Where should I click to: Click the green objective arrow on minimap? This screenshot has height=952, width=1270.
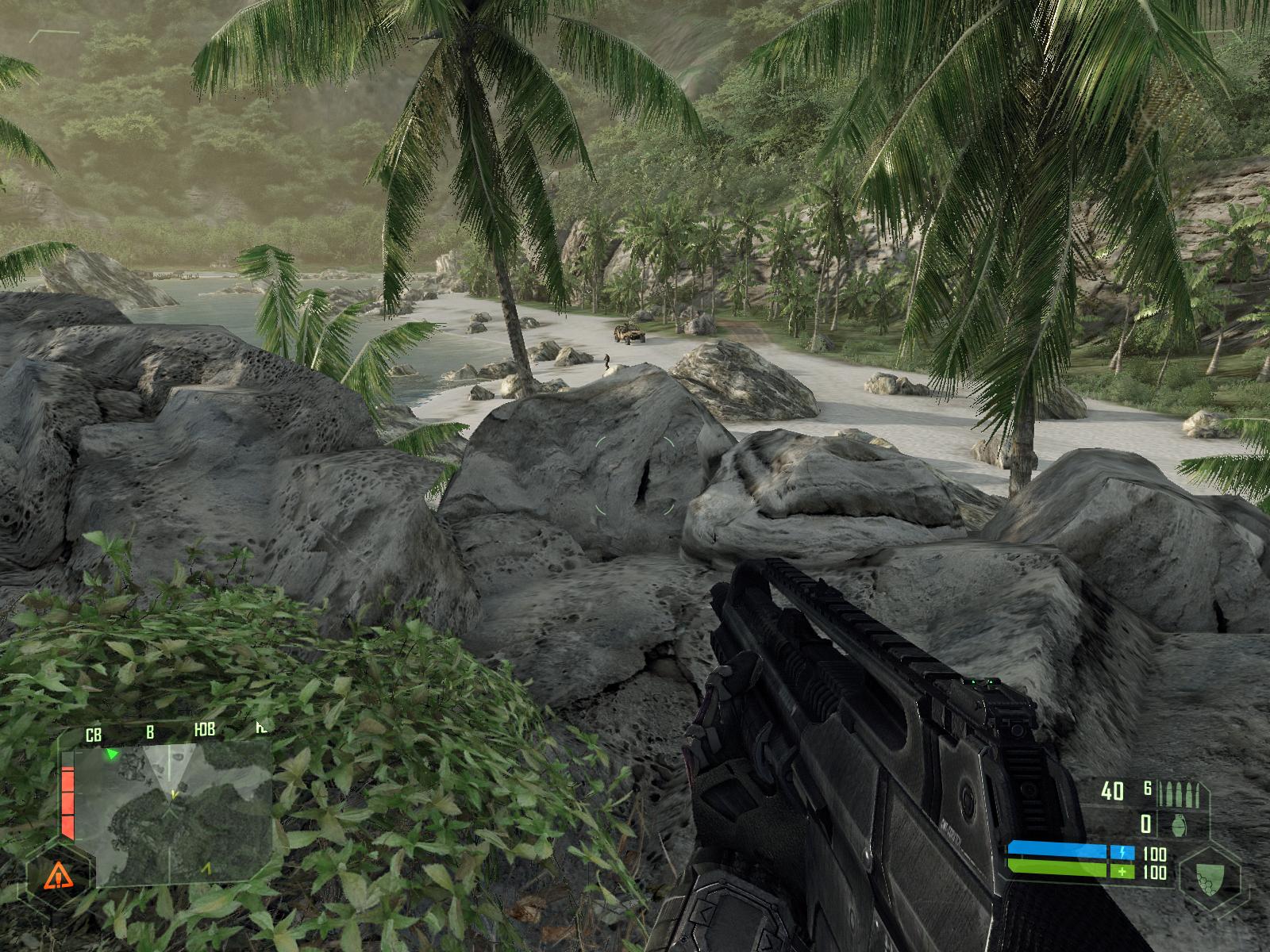(113, 754)
